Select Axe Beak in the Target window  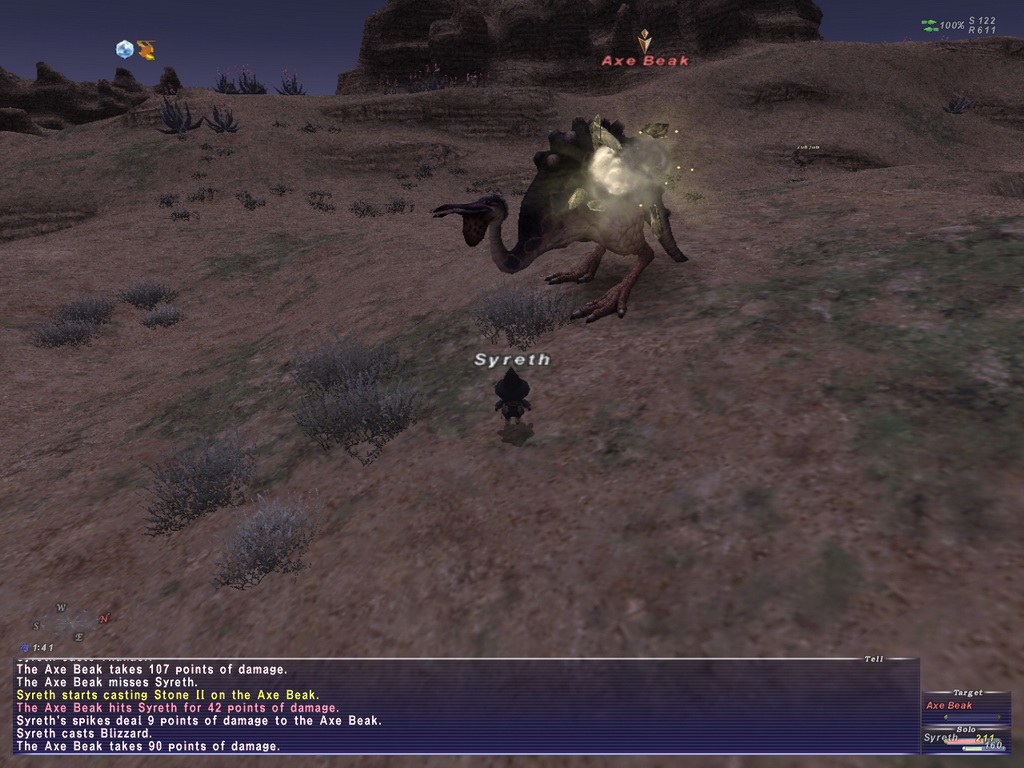pos(950,706)
